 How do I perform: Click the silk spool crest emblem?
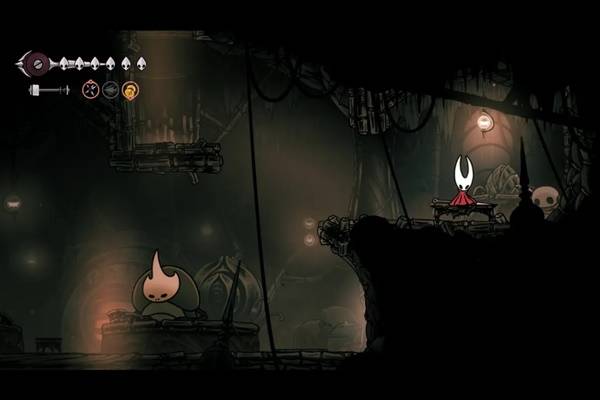tap(38, 63)
